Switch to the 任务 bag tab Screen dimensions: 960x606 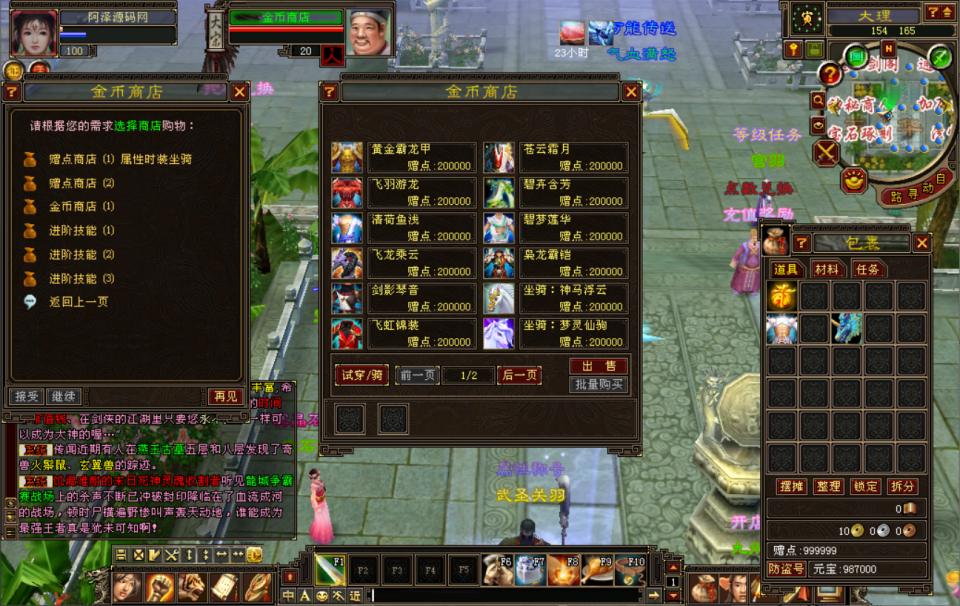pyautogui.click(x=866, y=269)
